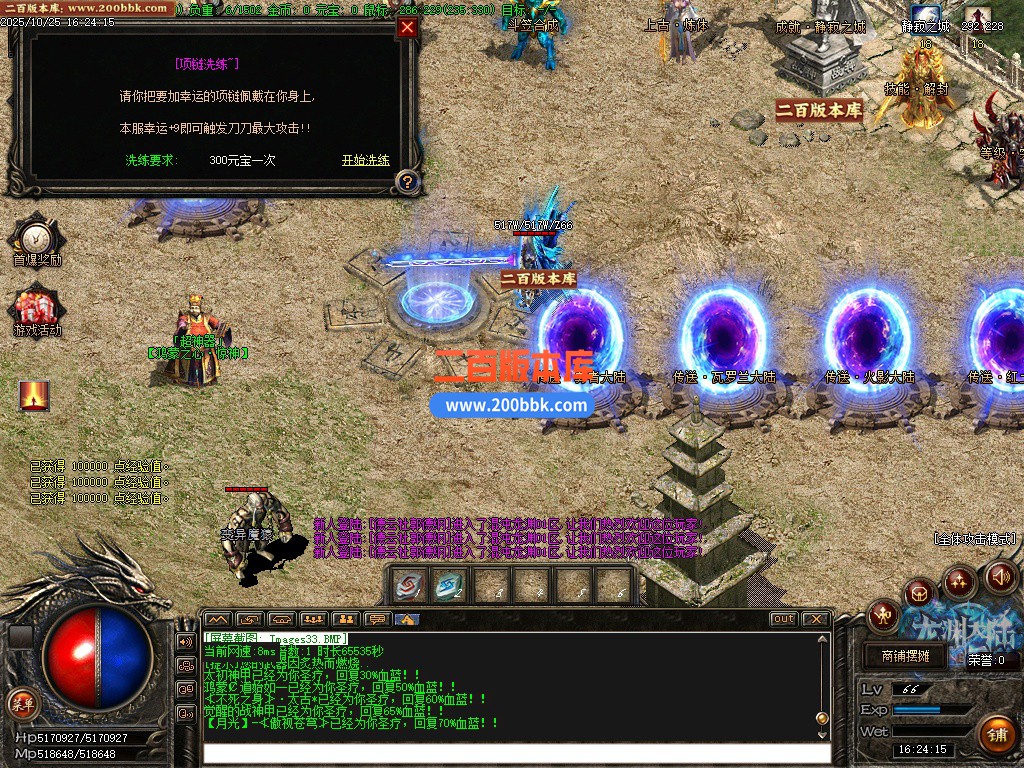Viewport: 1024px width, 768px height.
Task: Open the round 菜单 menu button
Action: pos(21,703)
